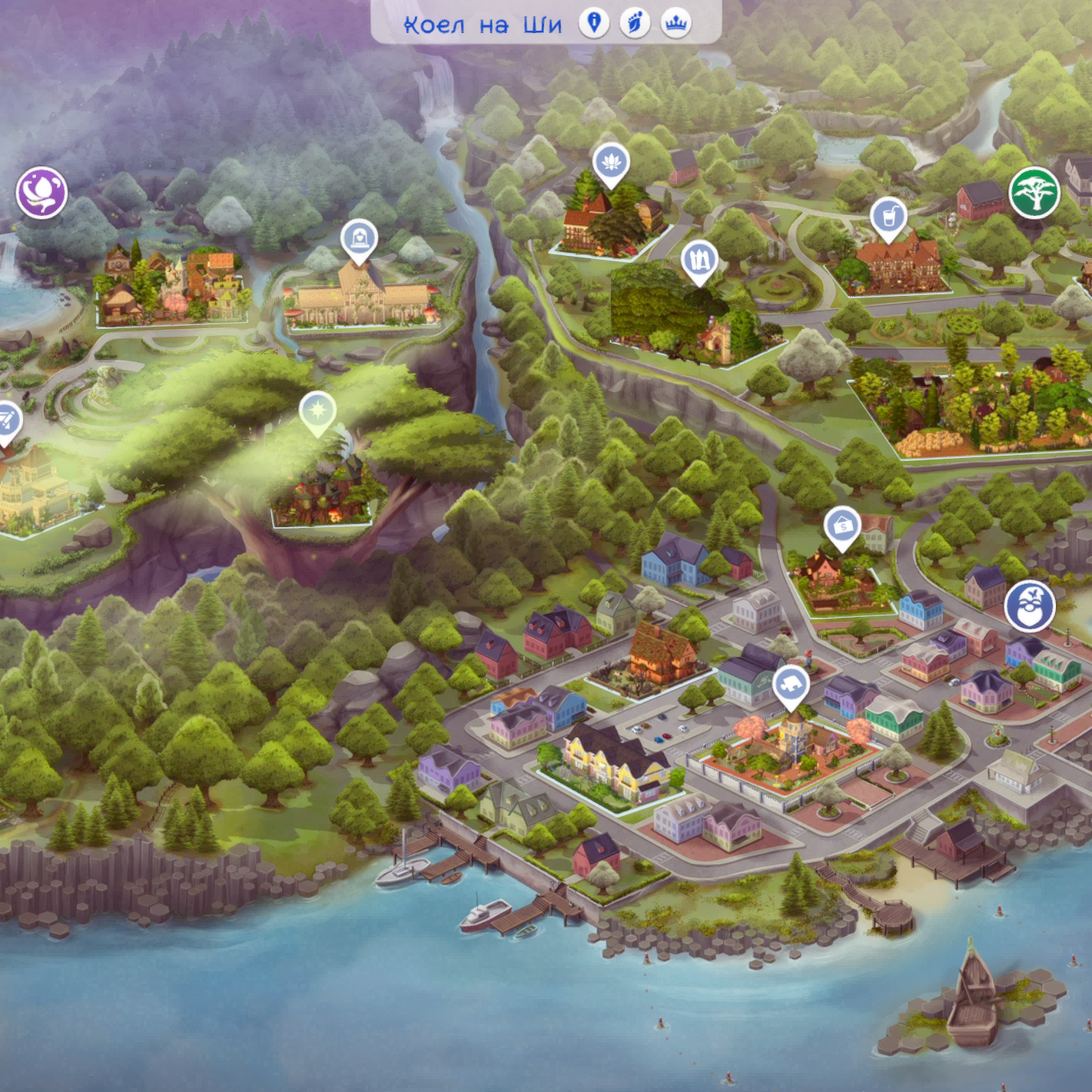Open the world info pin button

tap(593, 23)
